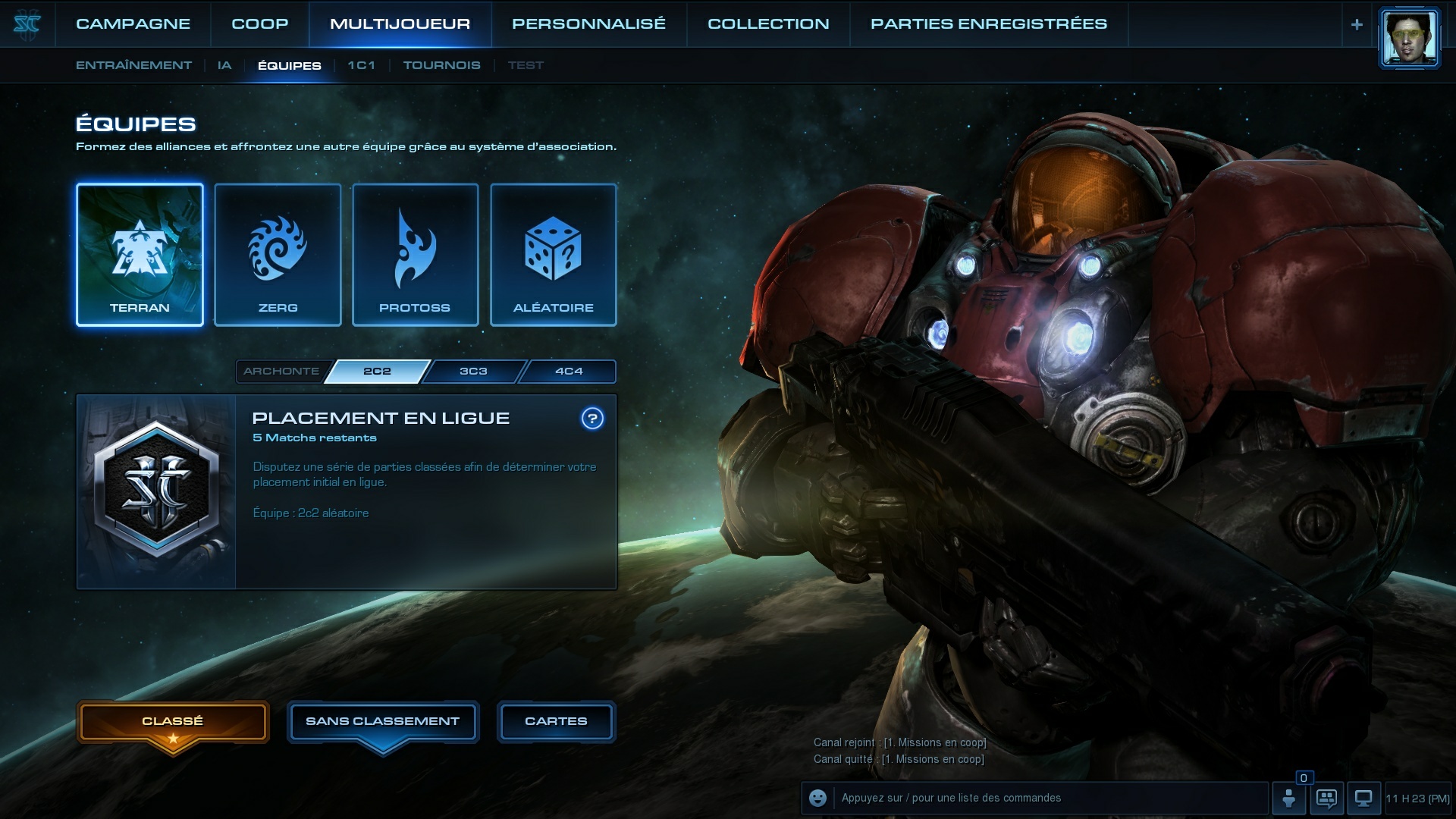1456x819 pixels.
Task: Select the IA sub-tab
Action: (x=224, y=65)
